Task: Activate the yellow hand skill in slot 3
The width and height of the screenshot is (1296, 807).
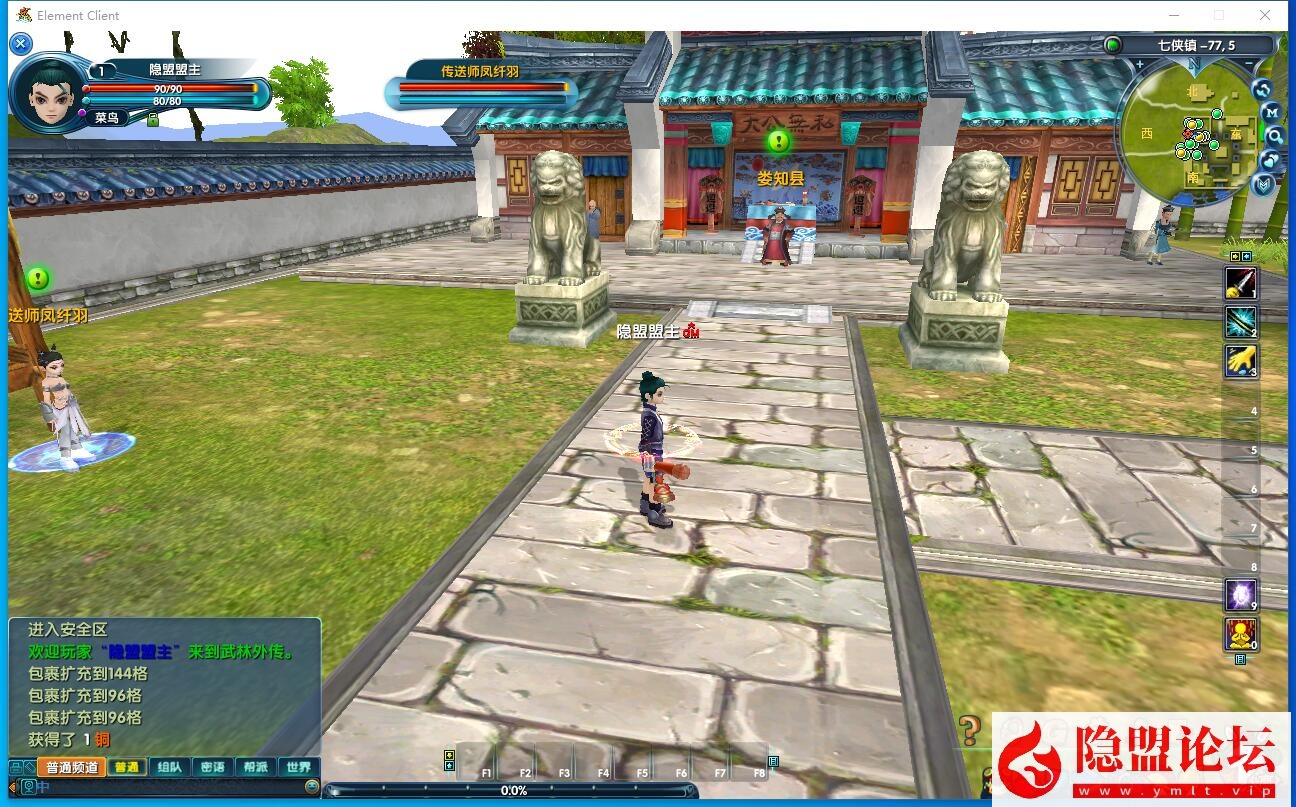Action: pos(1241,361)
